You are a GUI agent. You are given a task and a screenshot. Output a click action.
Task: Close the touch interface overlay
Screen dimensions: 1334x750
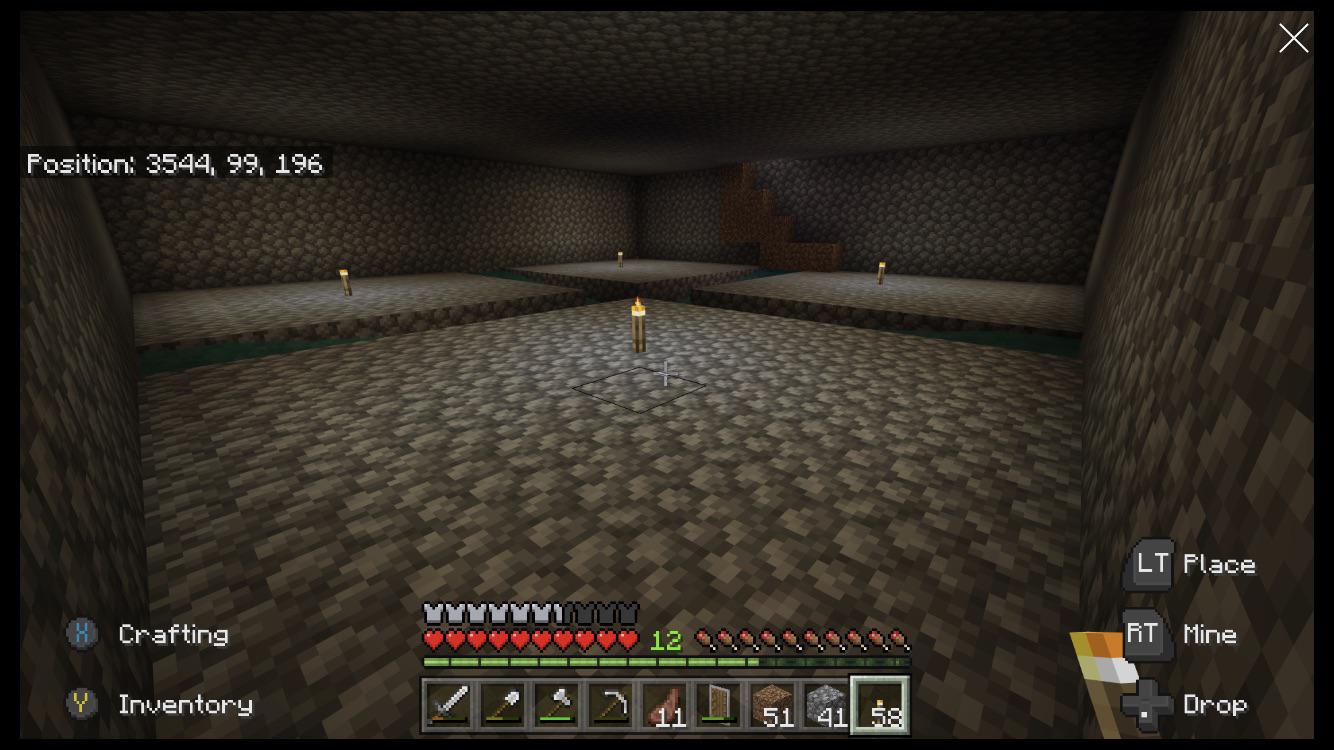point(1293,38)
